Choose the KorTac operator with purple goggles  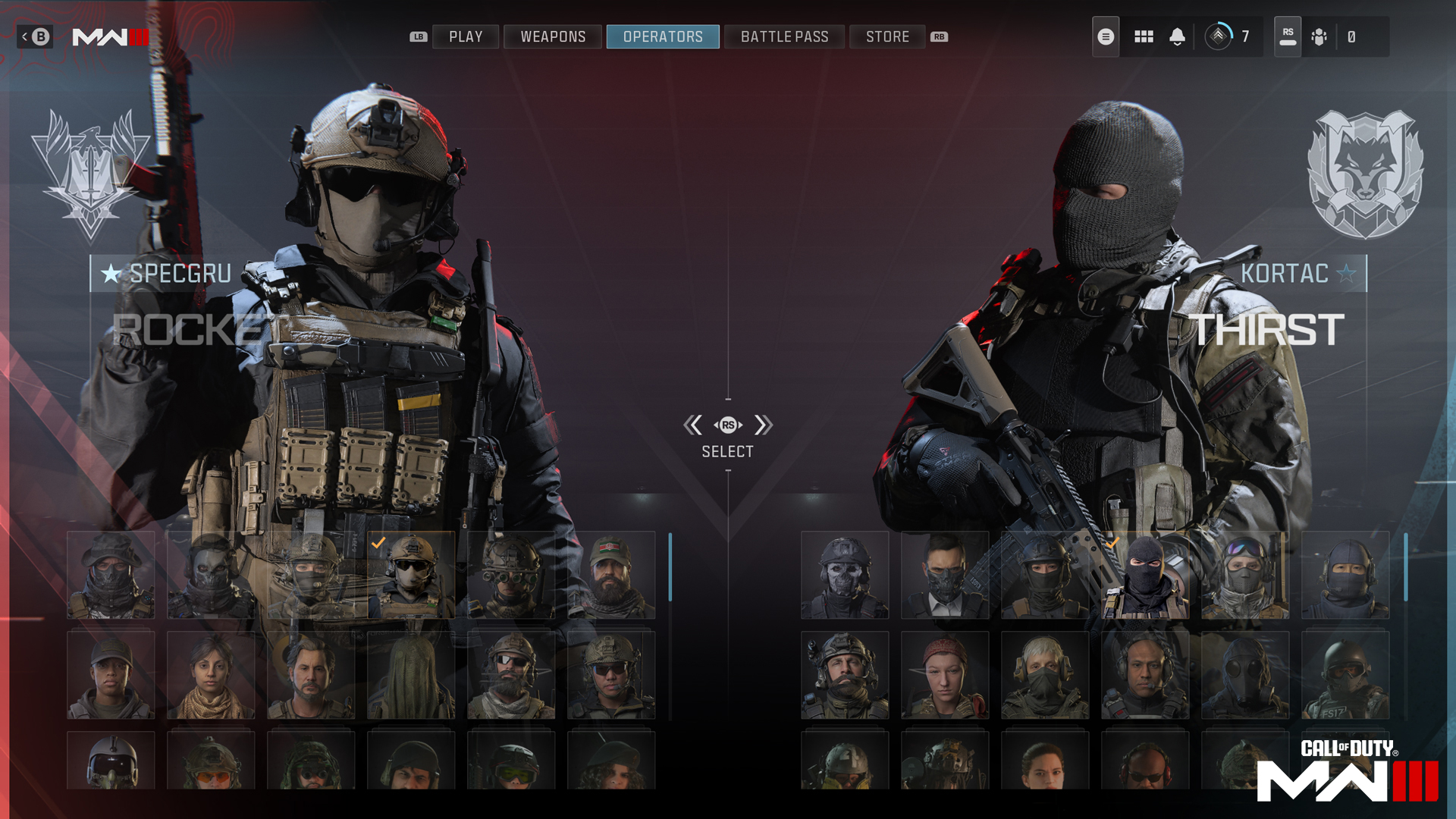point(1245,575)
